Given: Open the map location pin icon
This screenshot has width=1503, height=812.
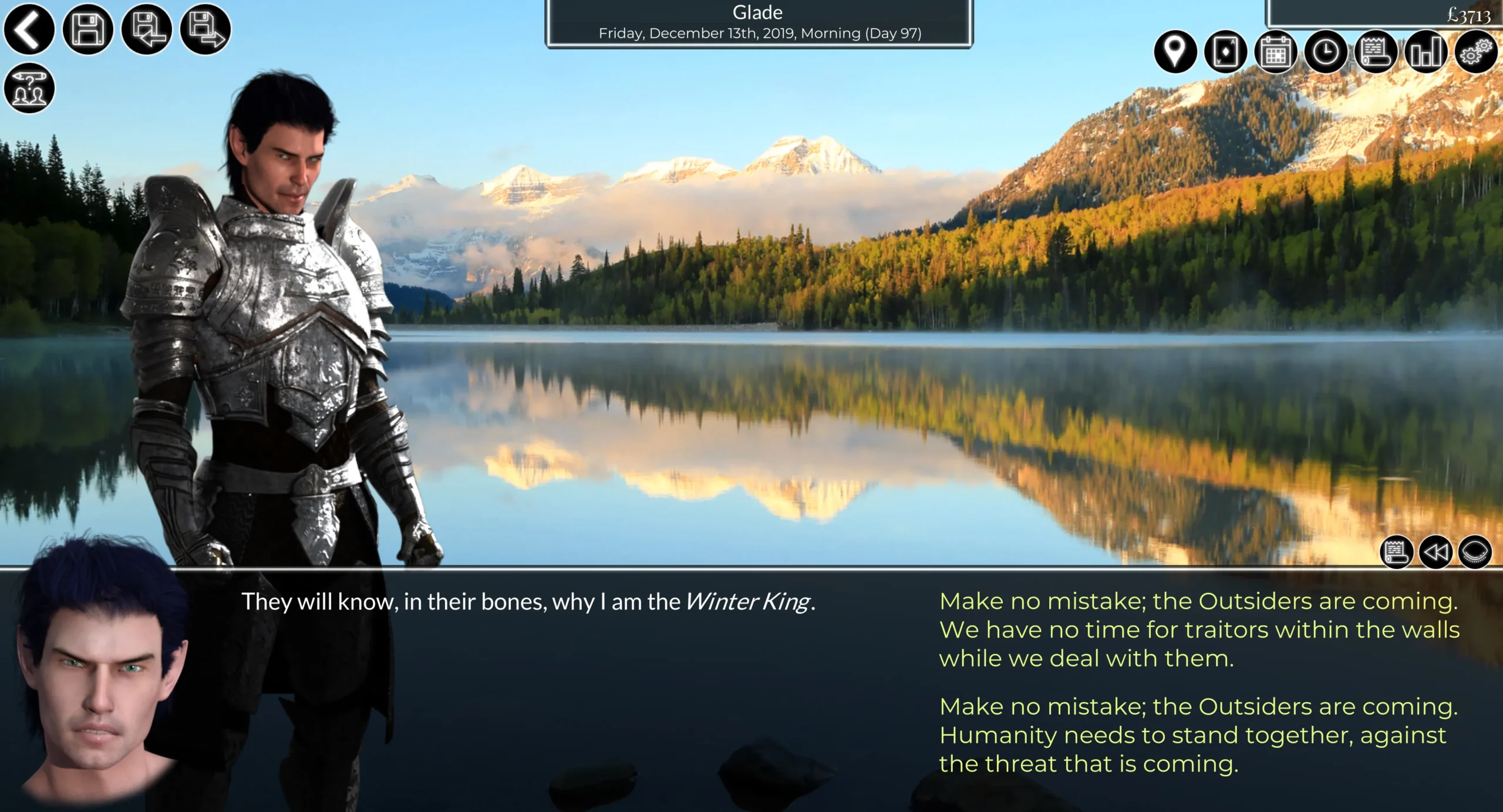Looking at the screenshot, I should coord(1175,52).
